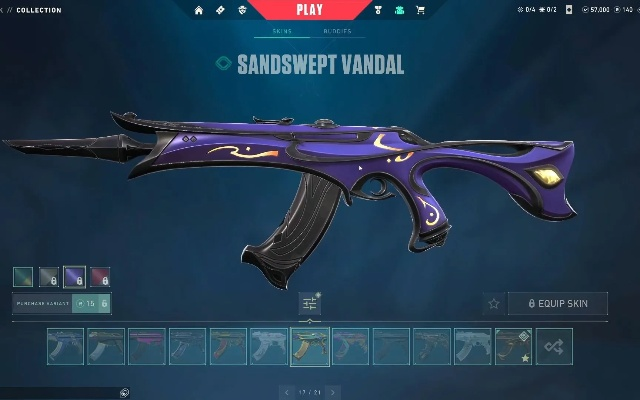Go to the next page of skins
The image size is (640, 400).
tap(333, 392)
